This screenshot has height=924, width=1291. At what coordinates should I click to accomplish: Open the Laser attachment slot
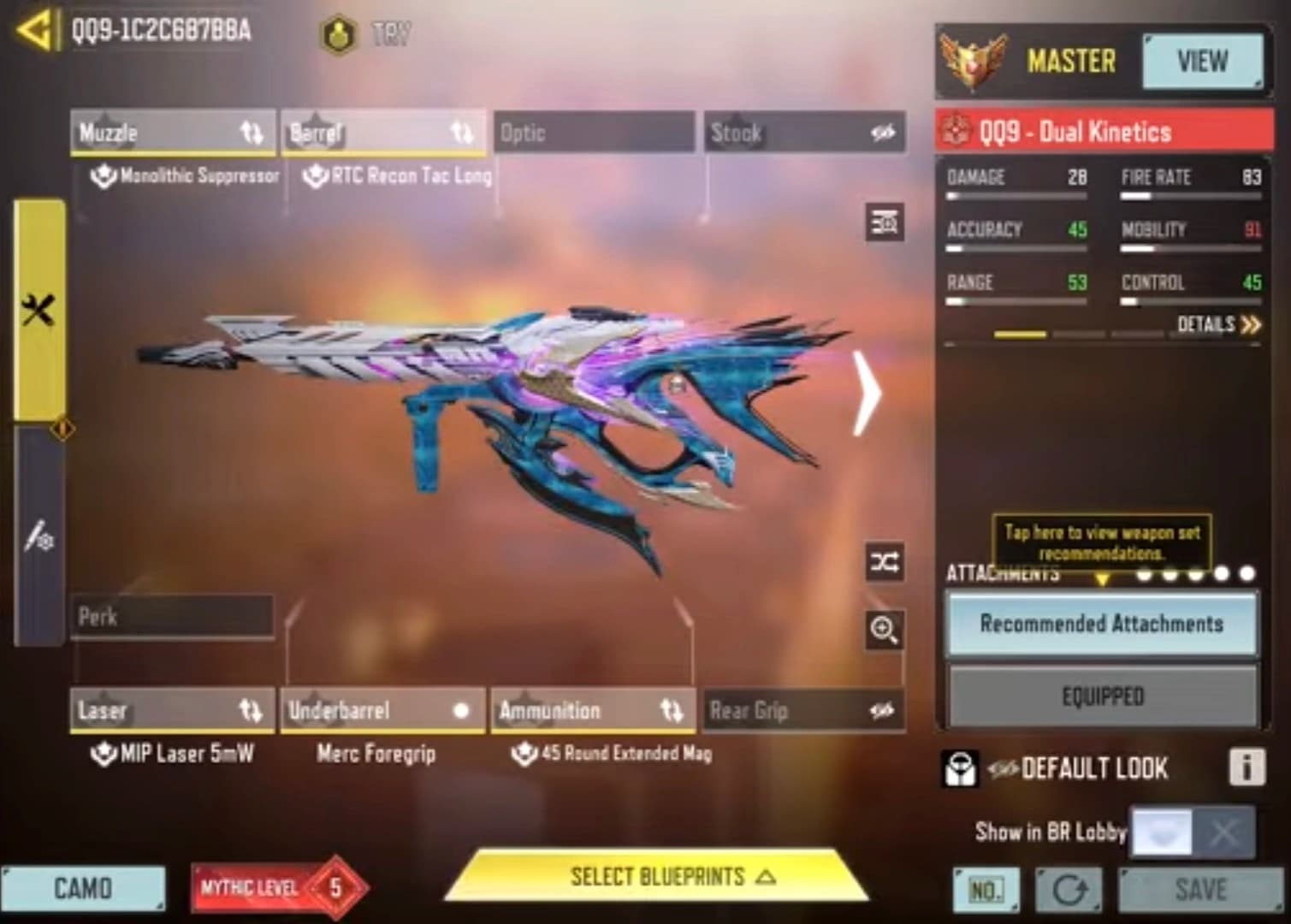172,710
